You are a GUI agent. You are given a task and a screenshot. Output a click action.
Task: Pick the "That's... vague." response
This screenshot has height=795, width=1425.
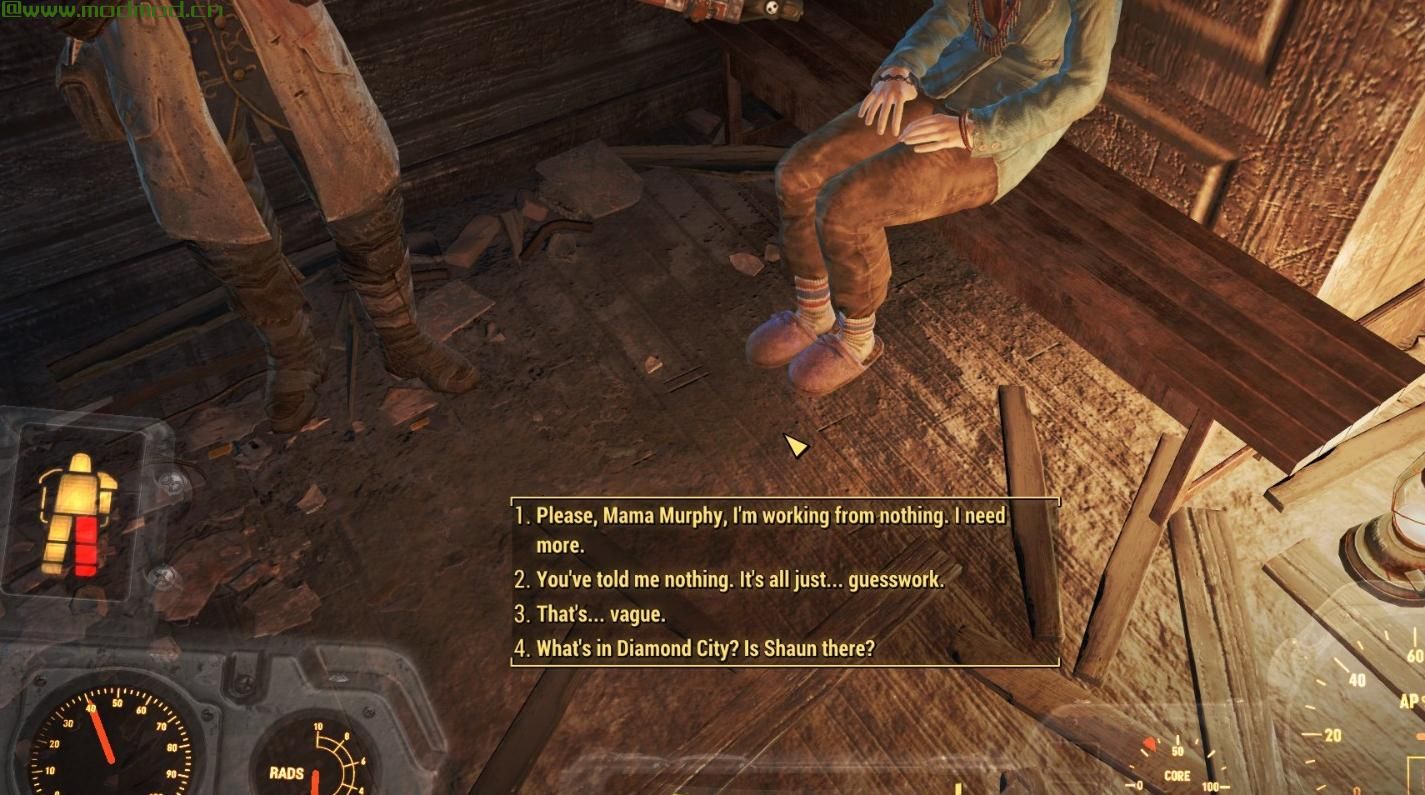(600, 614)
